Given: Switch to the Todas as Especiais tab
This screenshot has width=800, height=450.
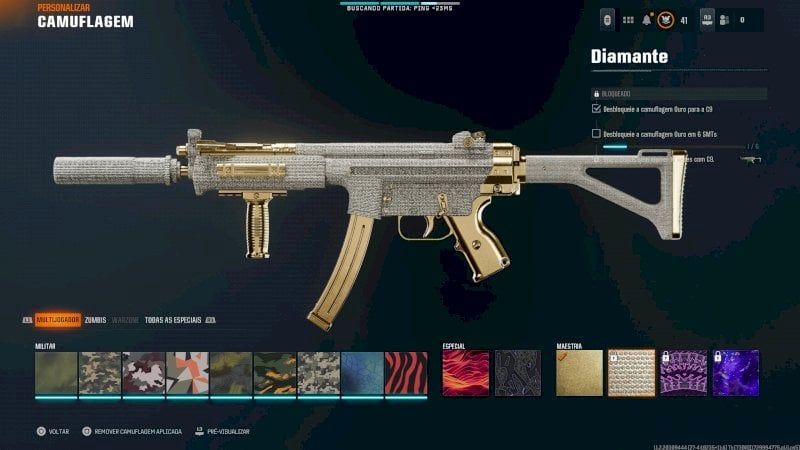Looking at the screenshot, I should click(x=173, y=320).
